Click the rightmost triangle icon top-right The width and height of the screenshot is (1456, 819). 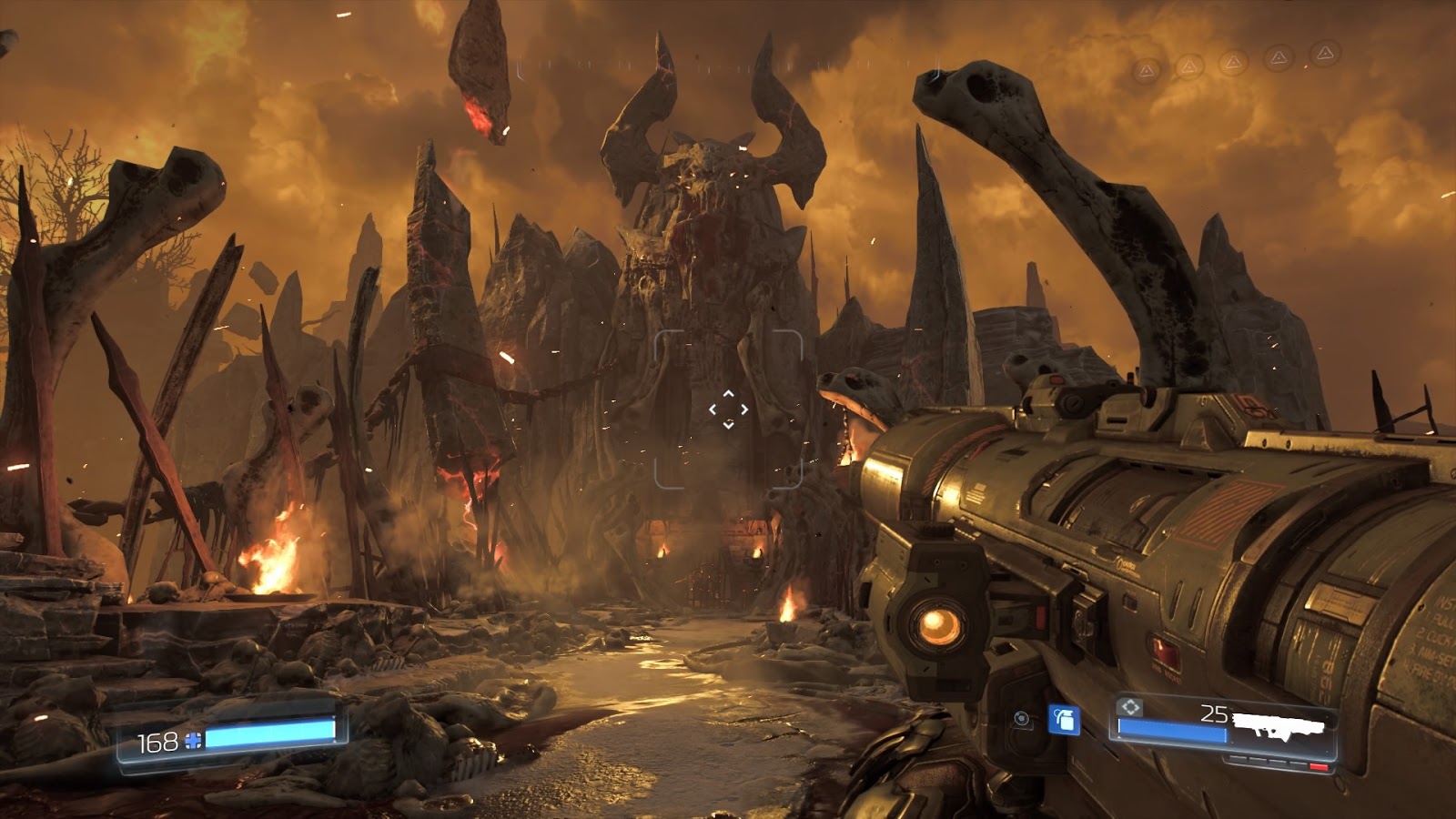click(x=1325, y=53)
